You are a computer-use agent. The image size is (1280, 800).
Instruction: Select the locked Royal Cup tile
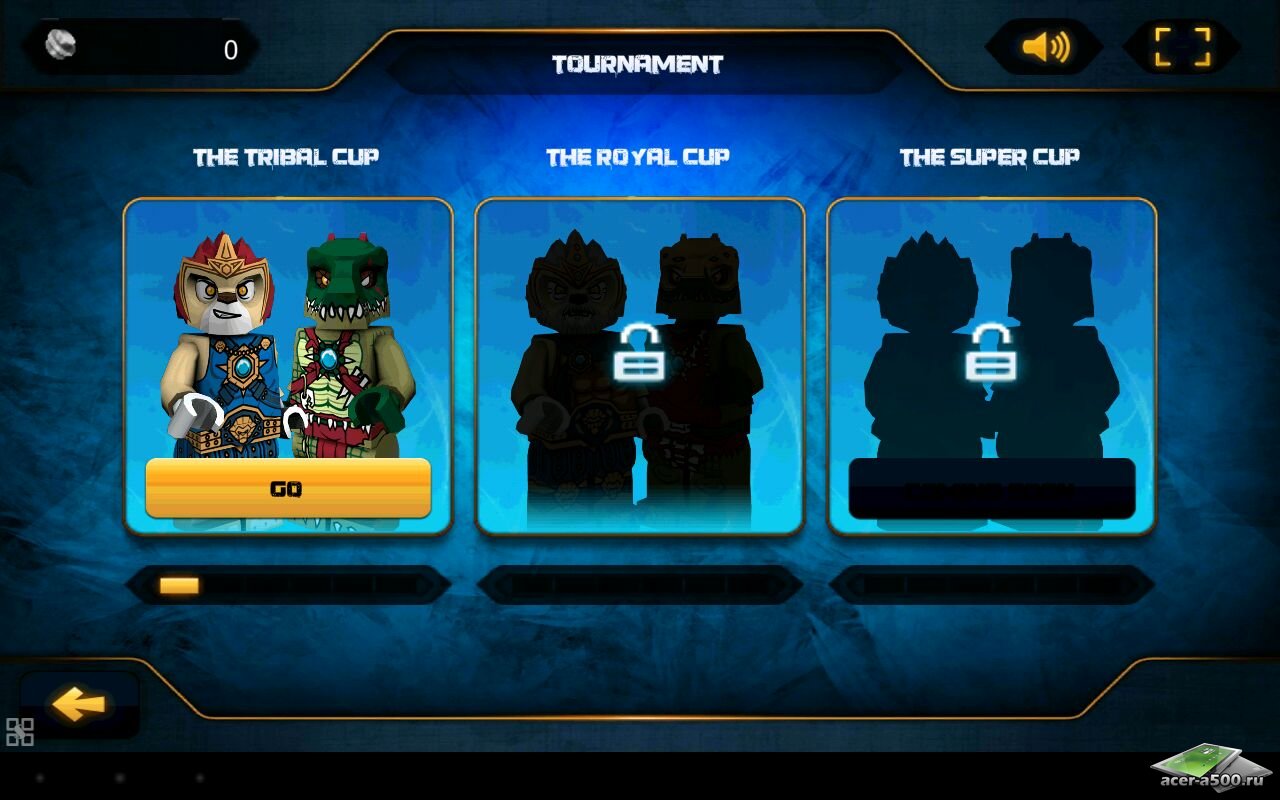(x=639, y=366)
